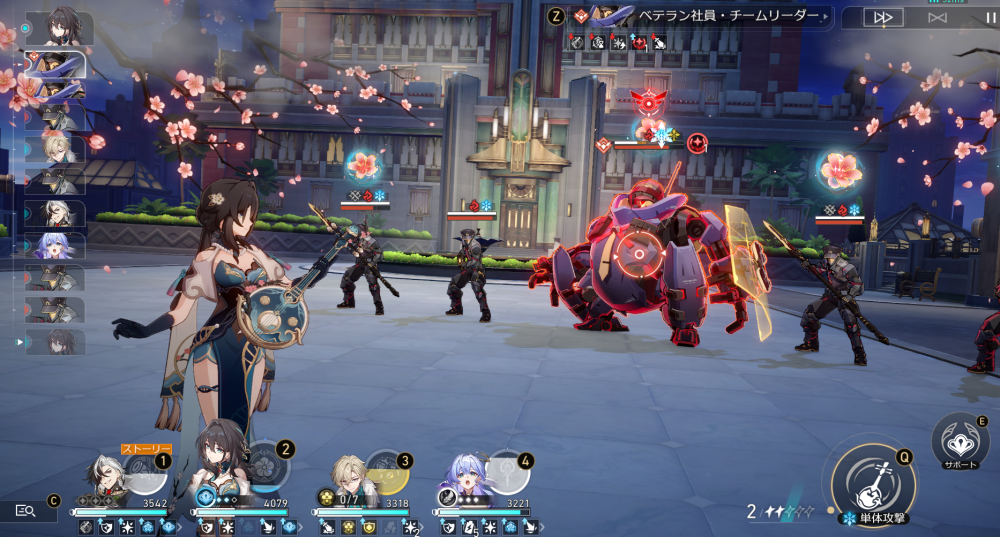This screenshot has width=1000, height=537.
Task: Trigger the ultimate of party member 1
Action: [x=143, y=473]
